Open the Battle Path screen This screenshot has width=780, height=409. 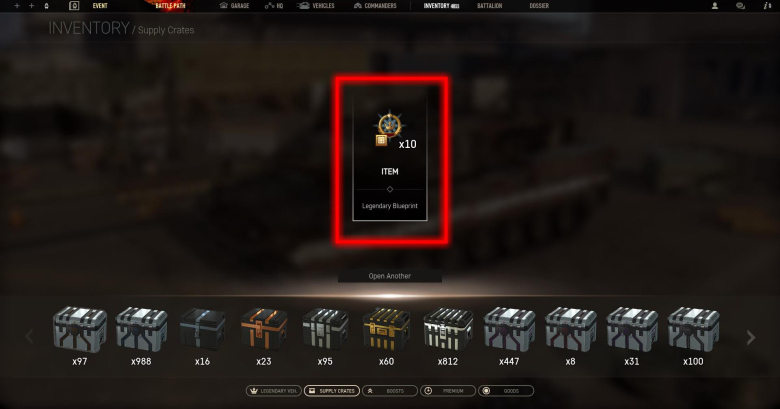coord(170,6)
